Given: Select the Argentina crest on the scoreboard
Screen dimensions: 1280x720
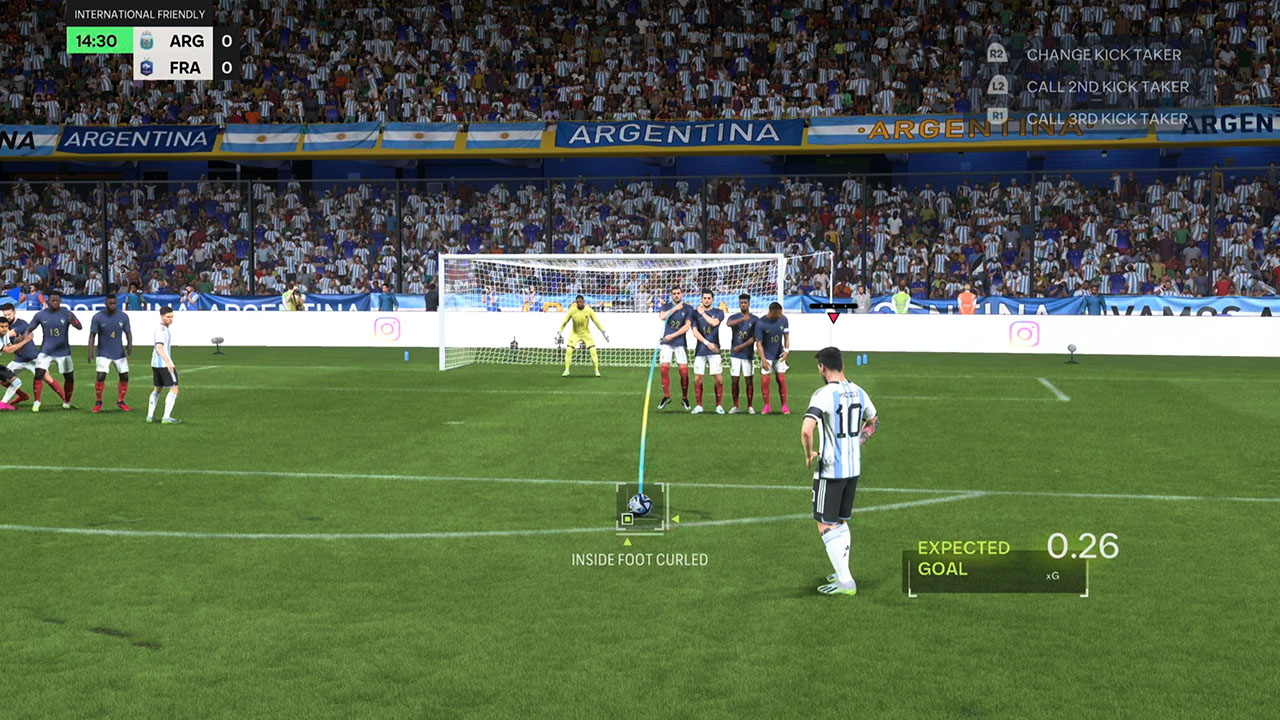Looking at the screenshot, I should pyautogui.click(x=146, y=41).
